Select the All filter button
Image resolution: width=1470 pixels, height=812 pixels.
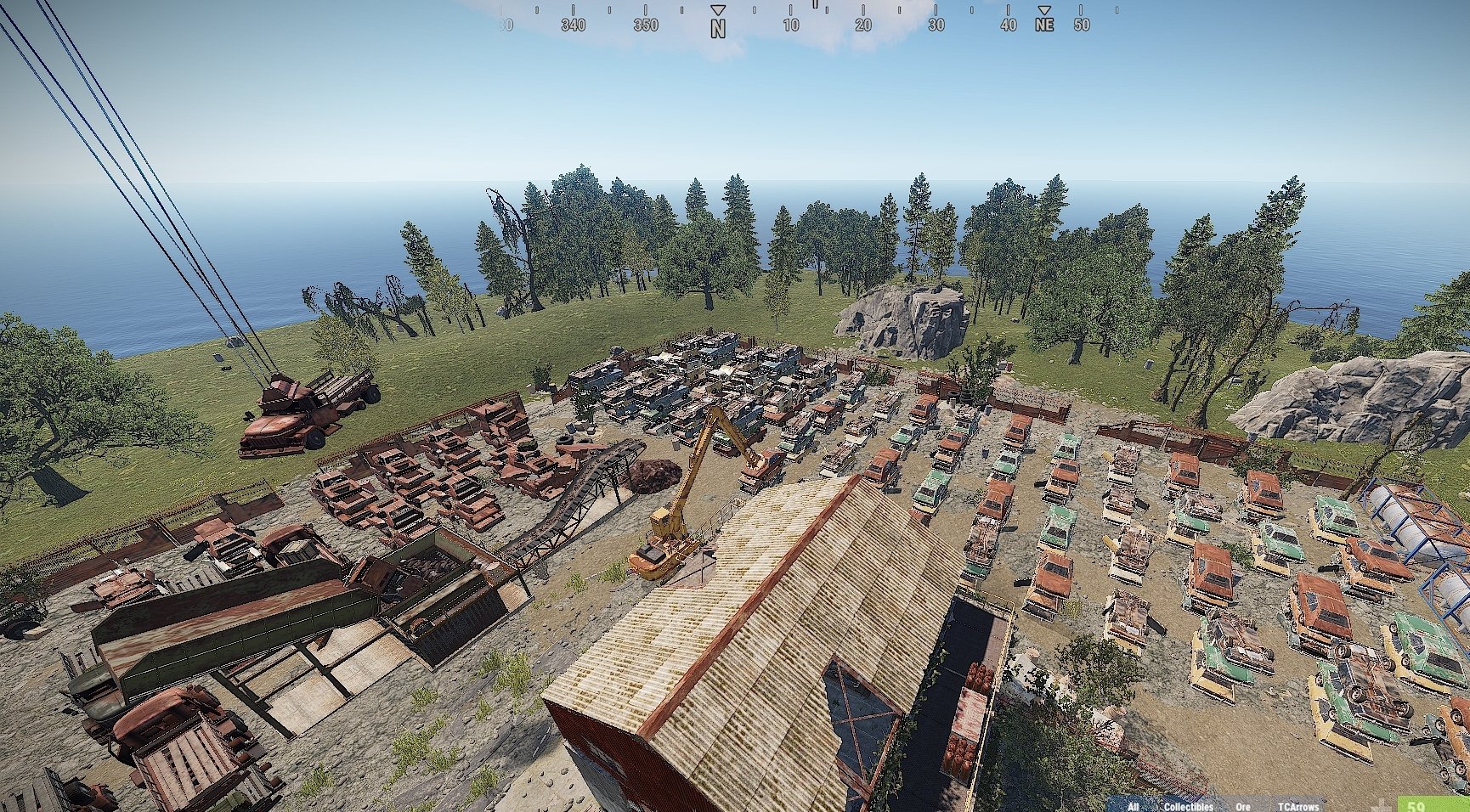click(1133, 806)
